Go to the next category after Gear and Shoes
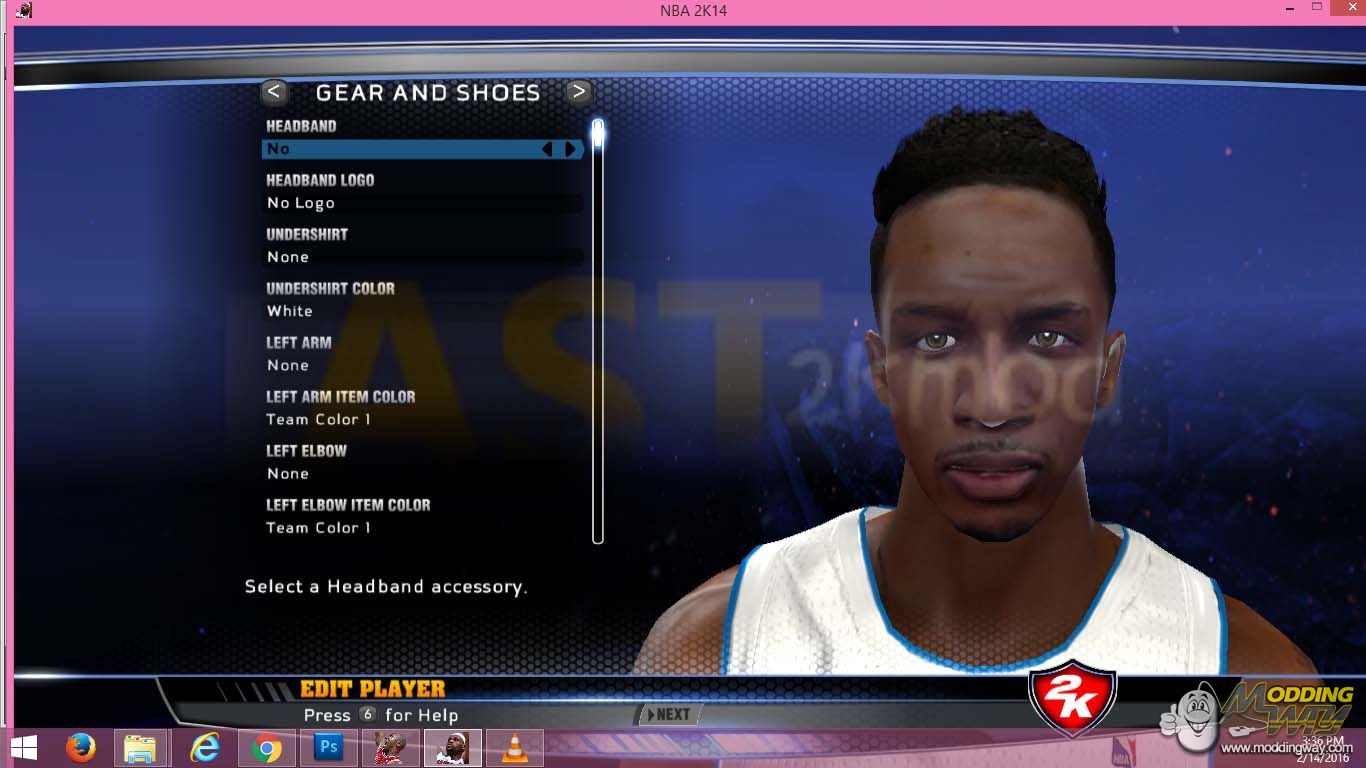 tap(578, 93)
